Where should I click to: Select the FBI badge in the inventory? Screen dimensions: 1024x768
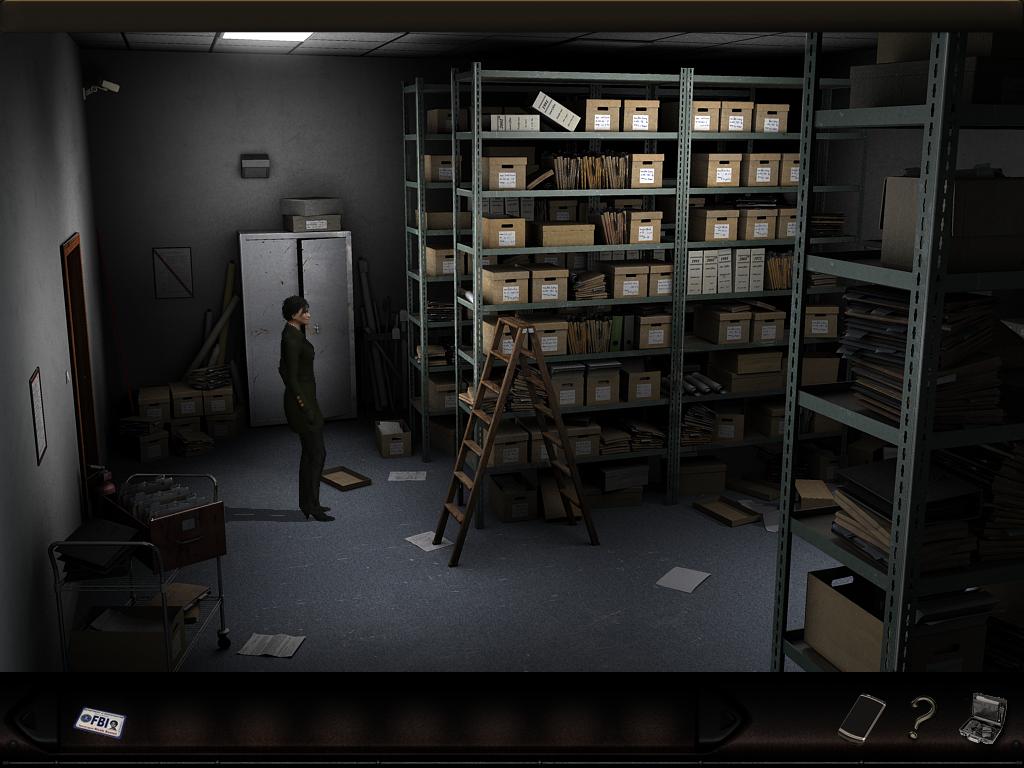[x=100, y=721]
